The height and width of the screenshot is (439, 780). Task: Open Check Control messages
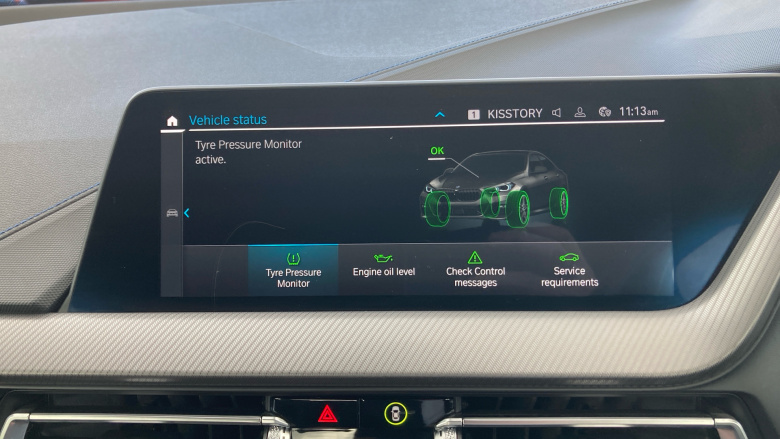(475, 269)
